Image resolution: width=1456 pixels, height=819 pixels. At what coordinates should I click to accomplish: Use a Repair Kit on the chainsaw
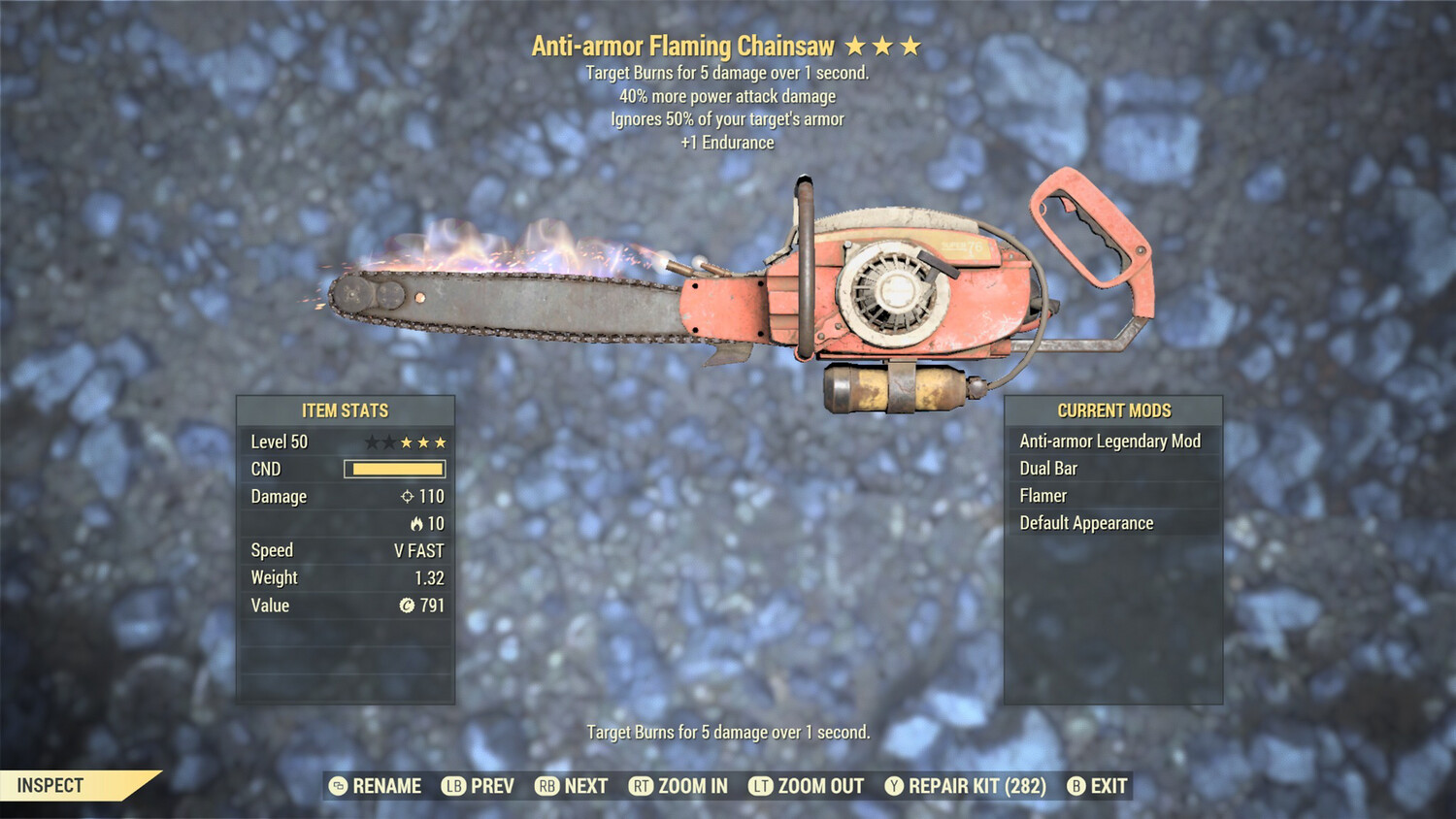(x=966, y=786)
